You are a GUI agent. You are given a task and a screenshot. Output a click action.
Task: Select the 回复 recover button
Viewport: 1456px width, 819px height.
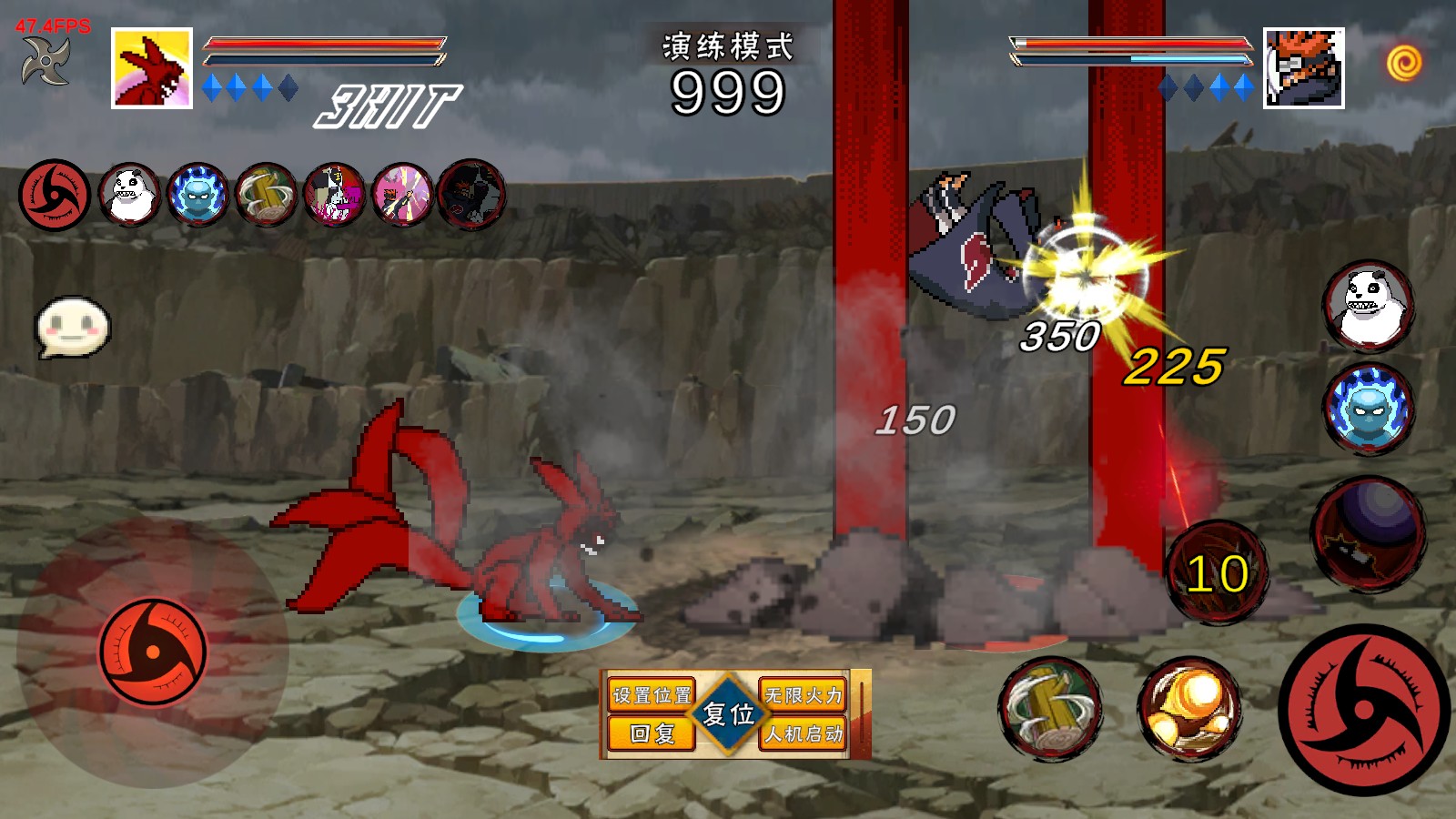pyautogui.click(x=652, y=733)
